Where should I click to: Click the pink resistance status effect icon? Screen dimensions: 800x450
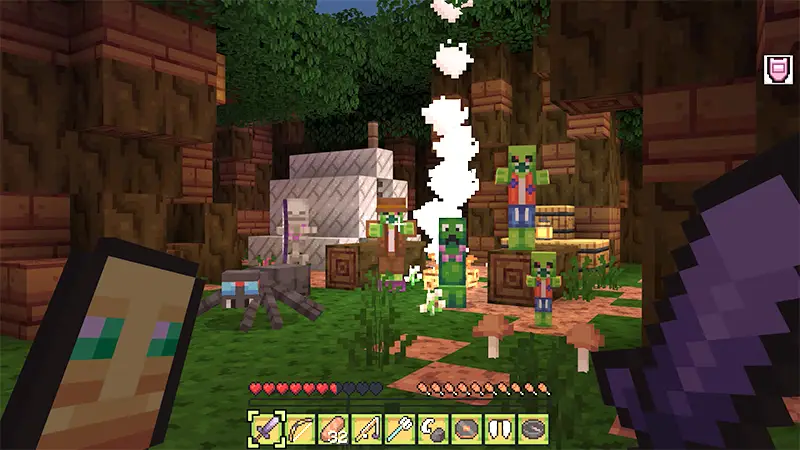point(776,68)
